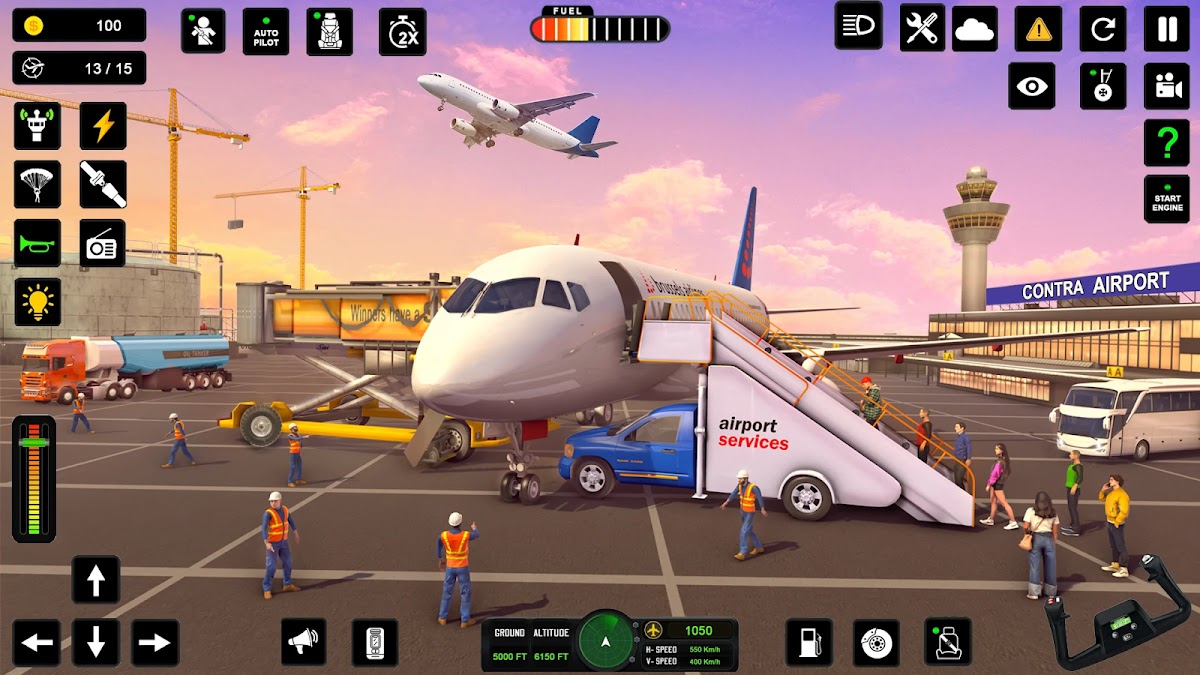The width and height of the screenshot is (1200, 675).
Task: Change the camera with the video camera icon
Action: click(1167, 86)
